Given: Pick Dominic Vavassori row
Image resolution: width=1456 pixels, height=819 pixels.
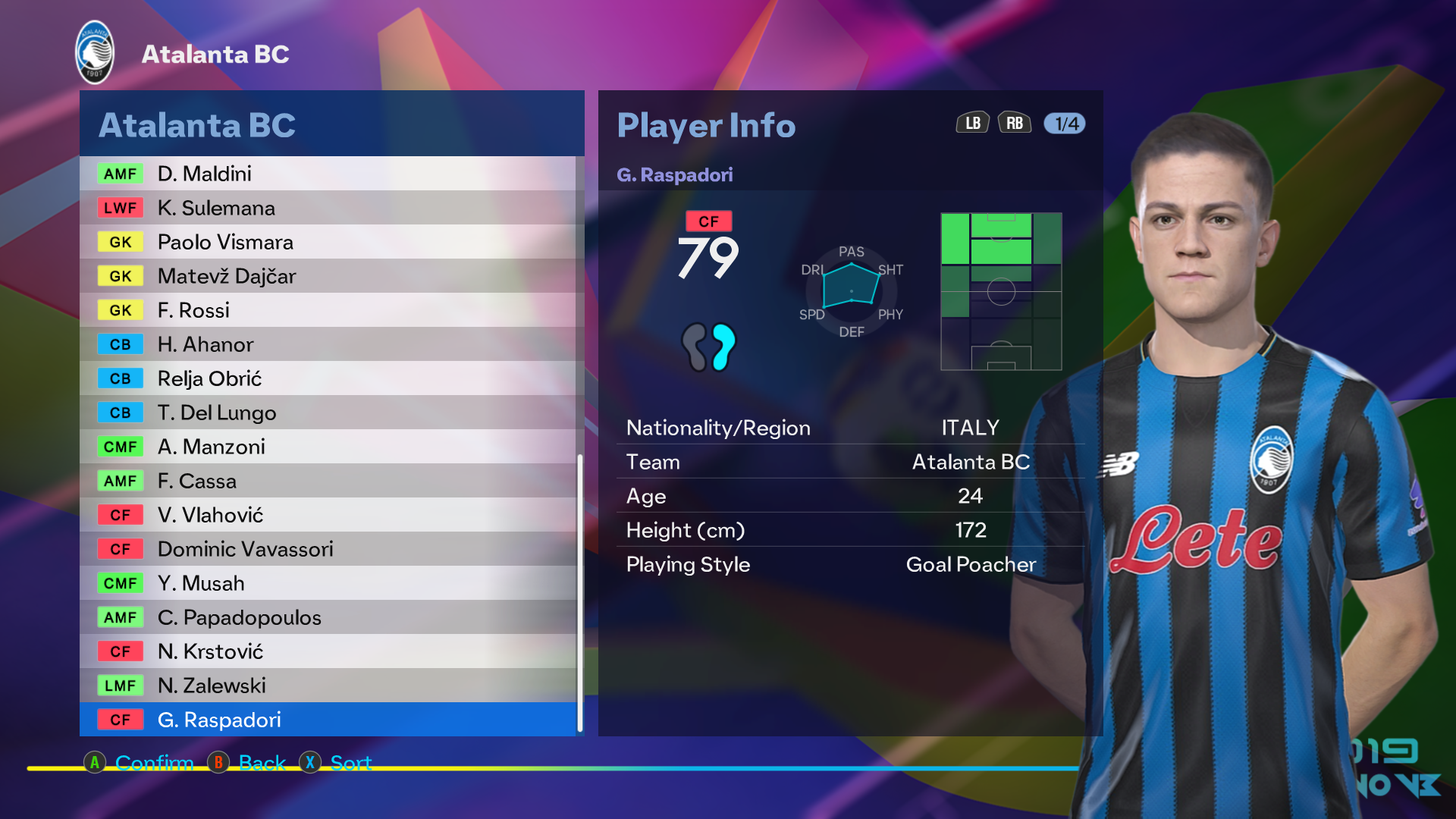Looking at the screenshot, I should [x=328, y=549].
